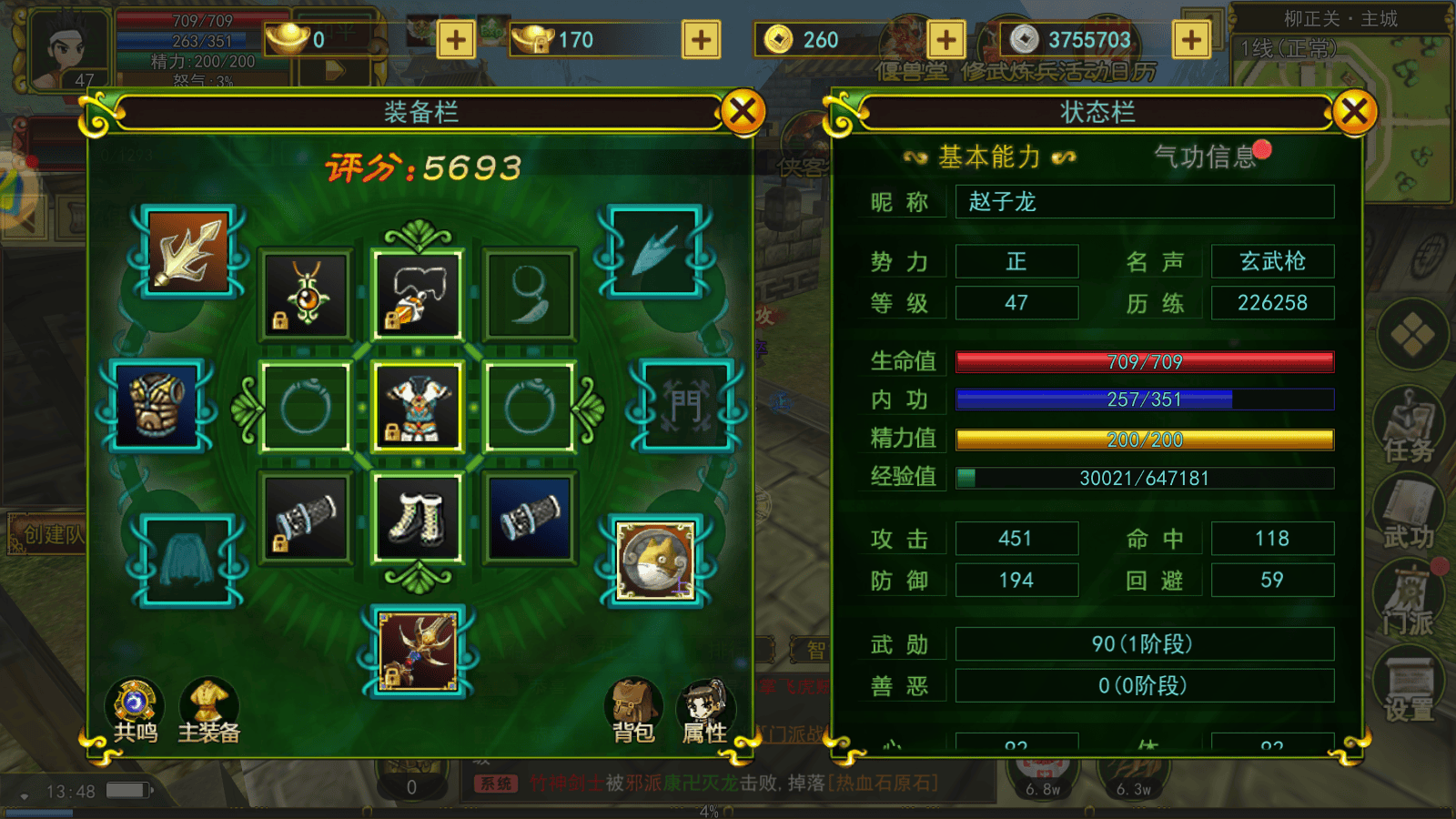Select the 基本能力 tab
Viewport: 1456px width, 819px height.
pyautogui.click(x=990, y=157)
